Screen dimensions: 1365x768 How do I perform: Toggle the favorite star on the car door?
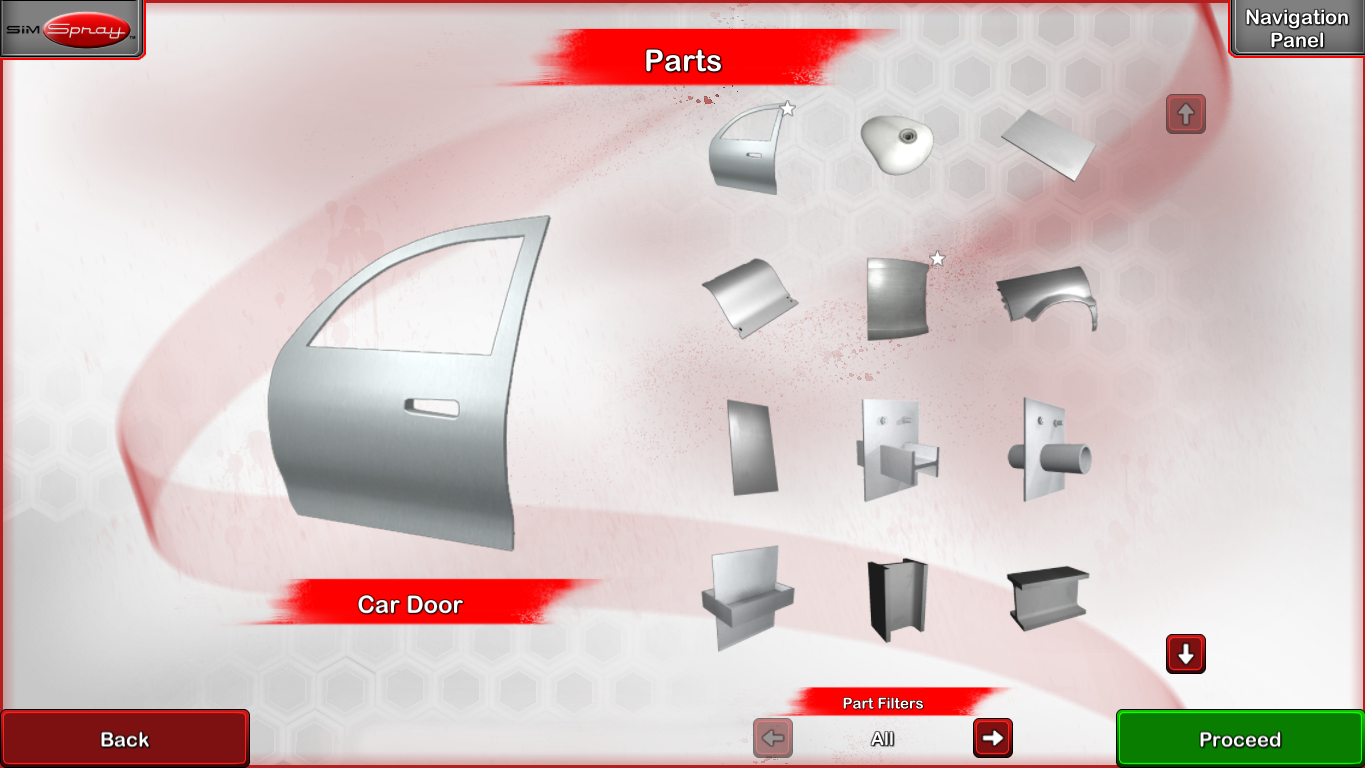(x=787, y=108)
